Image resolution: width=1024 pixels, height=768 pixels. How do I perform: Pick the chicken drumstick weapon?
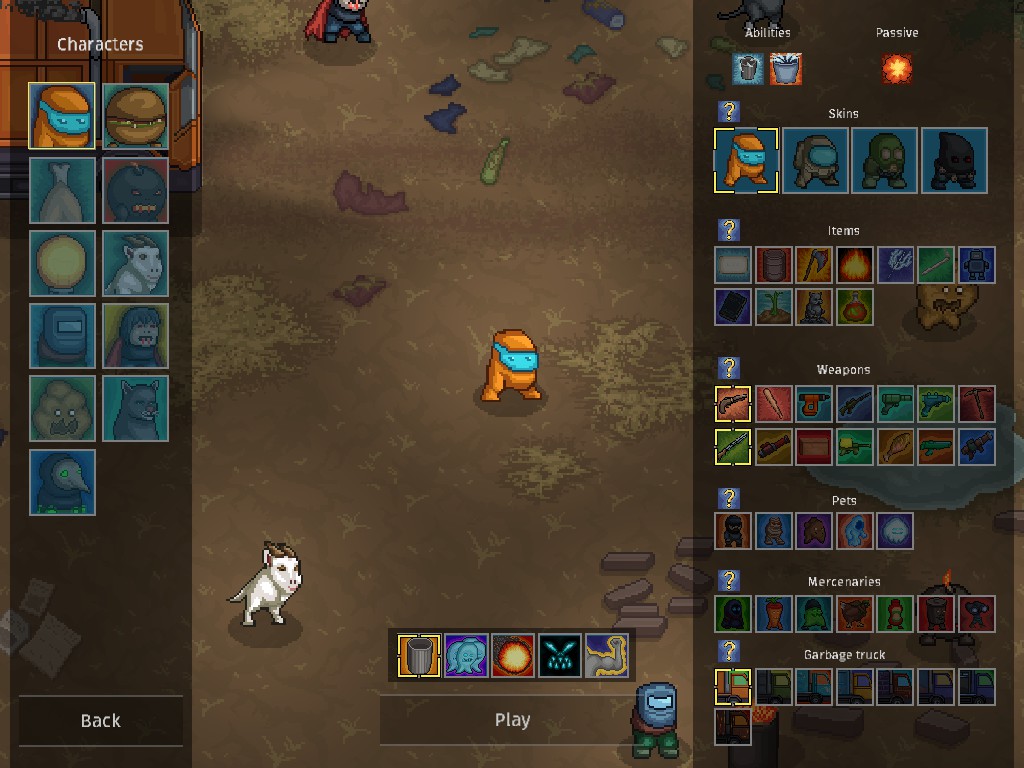click(x=896, y=447)
